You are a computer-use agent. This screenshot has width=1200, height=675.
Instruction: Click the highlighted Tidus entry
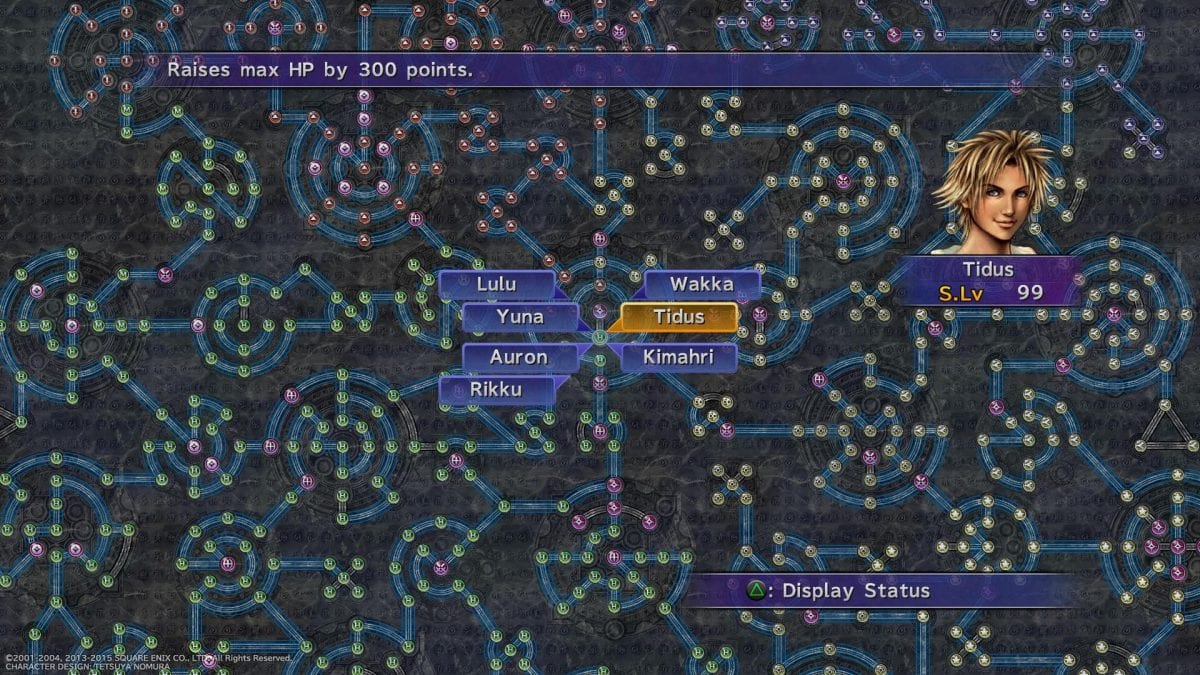tap(679, 317)
